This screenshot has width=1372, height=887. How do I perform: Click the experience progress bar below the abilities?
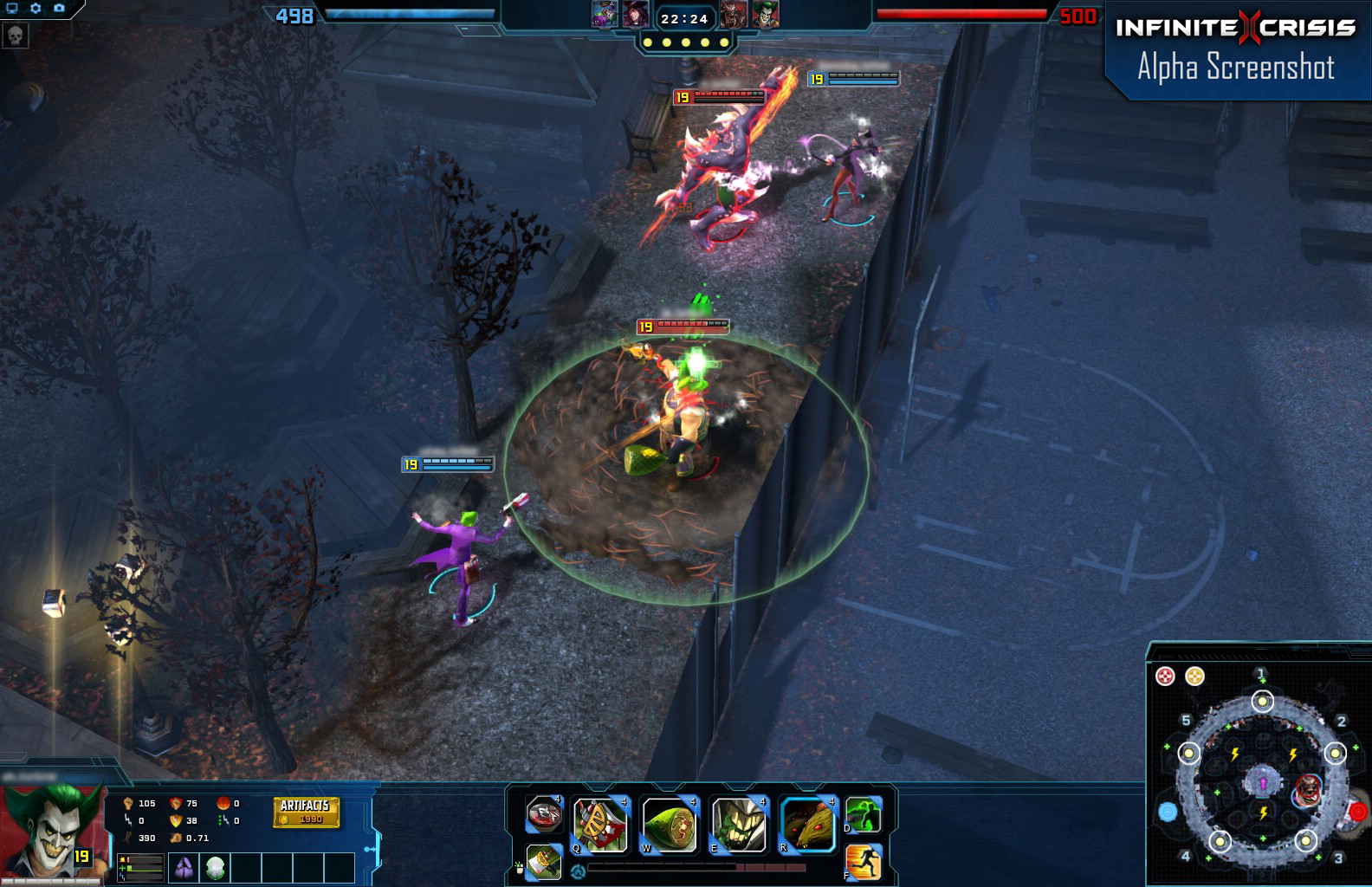[695, 866]
